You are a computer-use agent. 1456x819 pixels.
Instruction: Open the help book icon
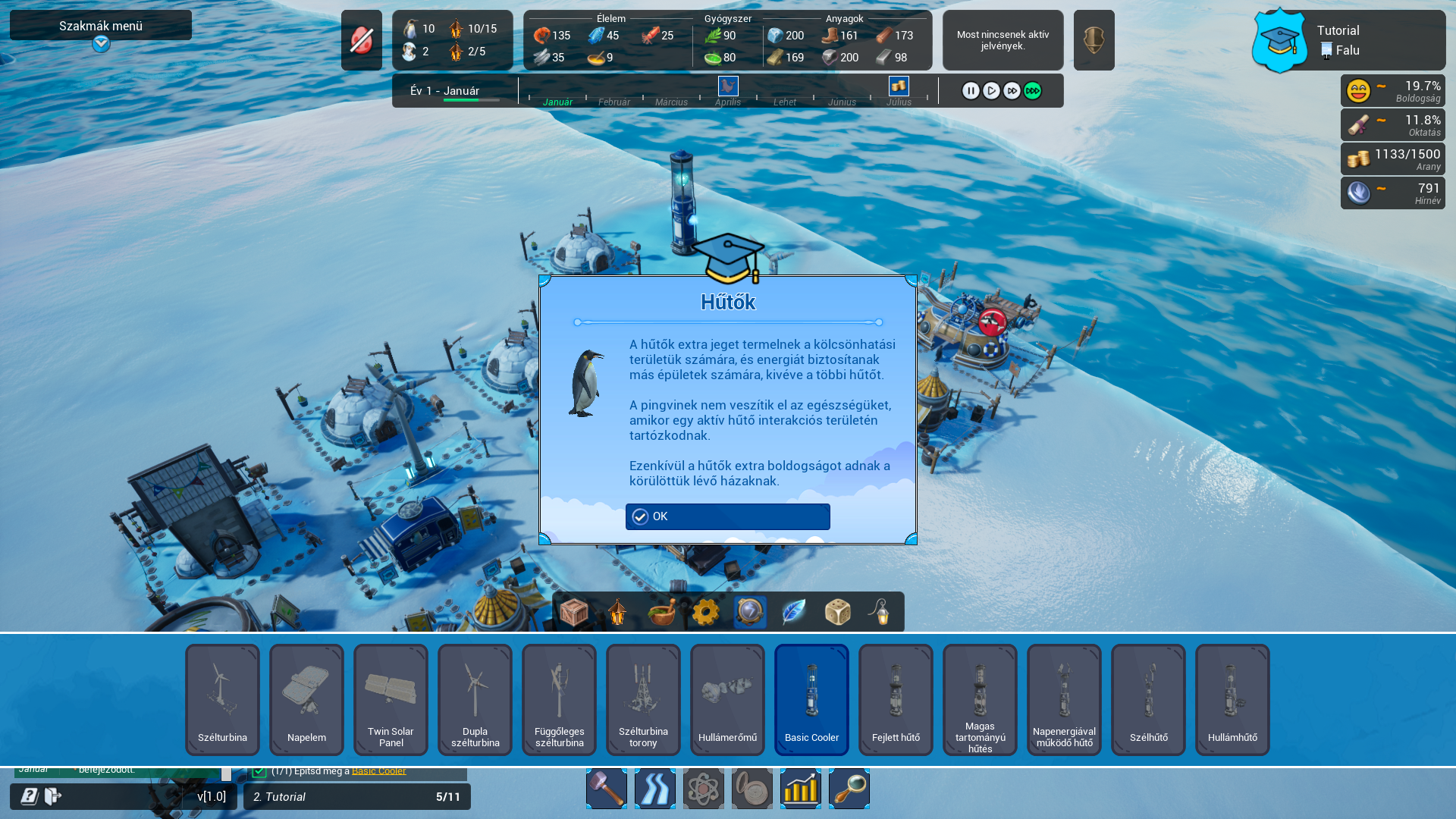[30, 796]
